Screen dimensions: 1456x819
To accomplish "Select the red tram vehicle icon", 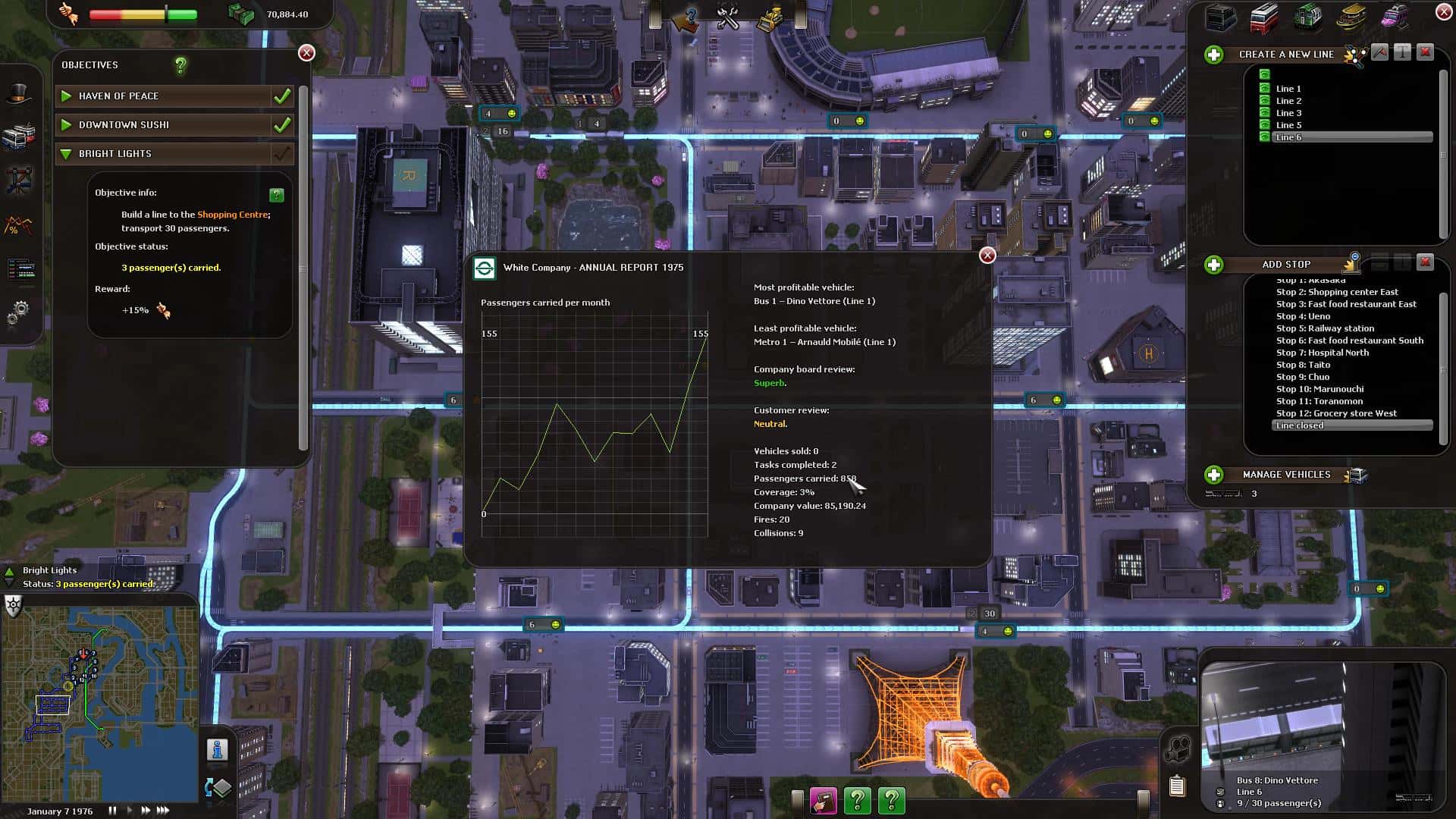I will point(1265,18).
